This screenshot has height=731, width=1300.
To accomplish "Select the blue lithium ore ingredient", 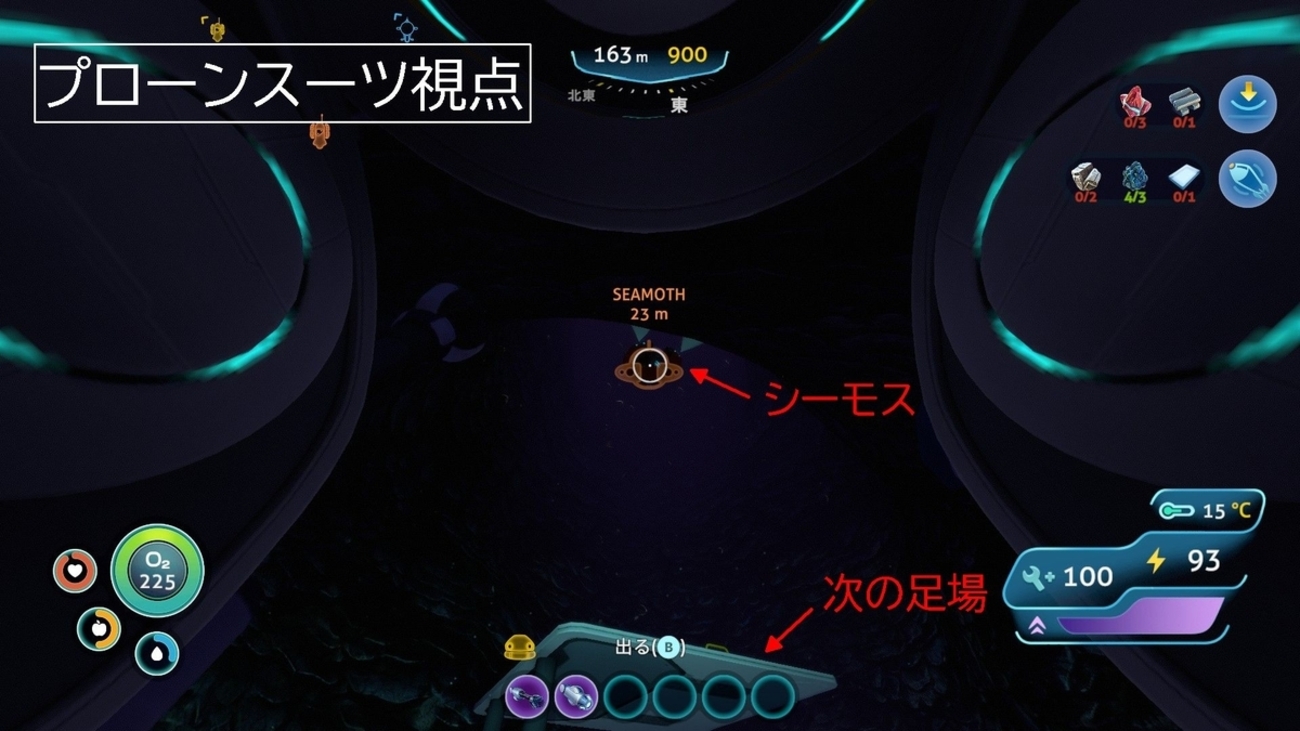I will (x=1135, y=177).
